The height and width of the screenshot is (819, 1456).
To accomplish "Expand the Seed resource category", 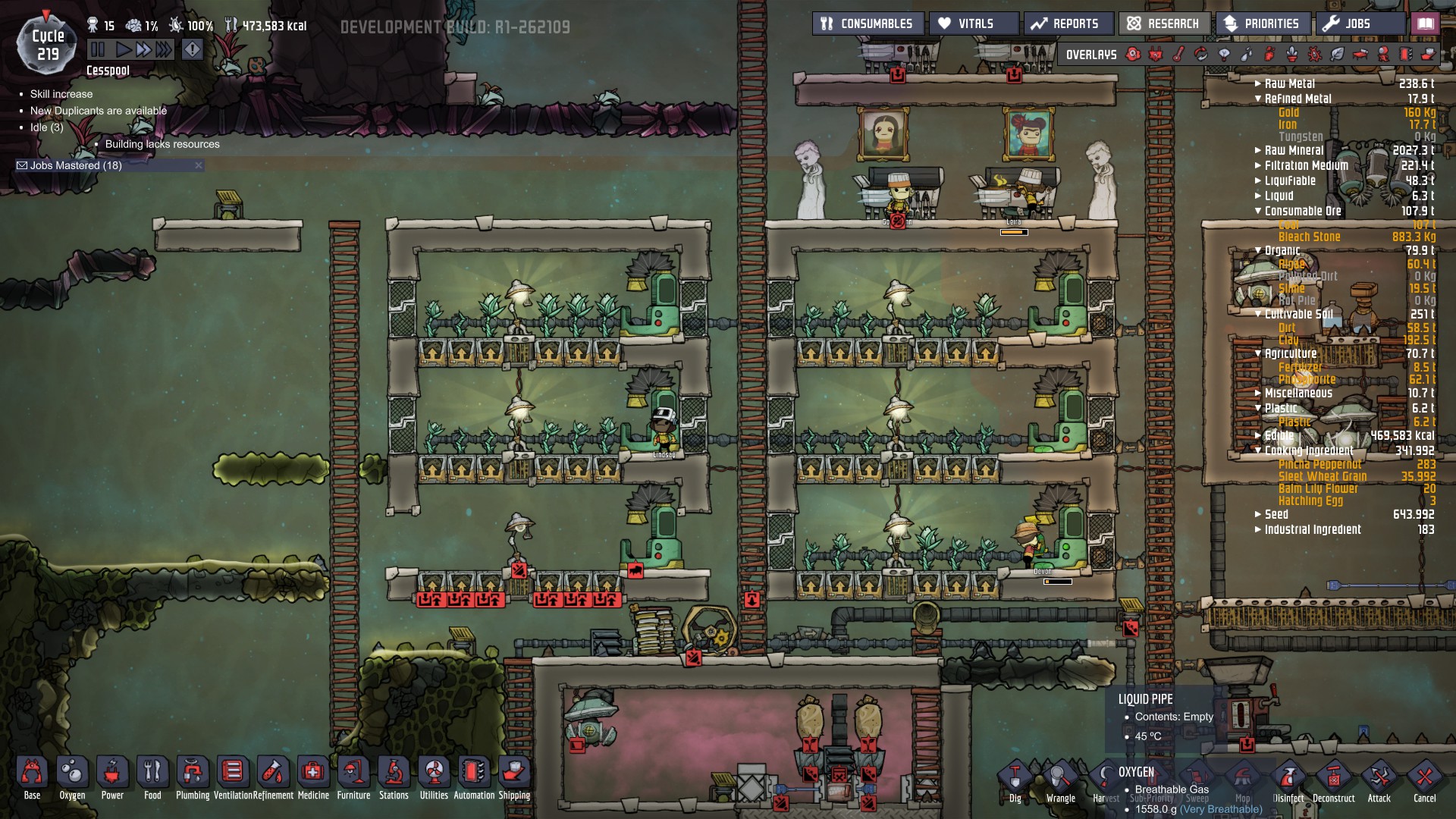I will tap(1257, 513).
